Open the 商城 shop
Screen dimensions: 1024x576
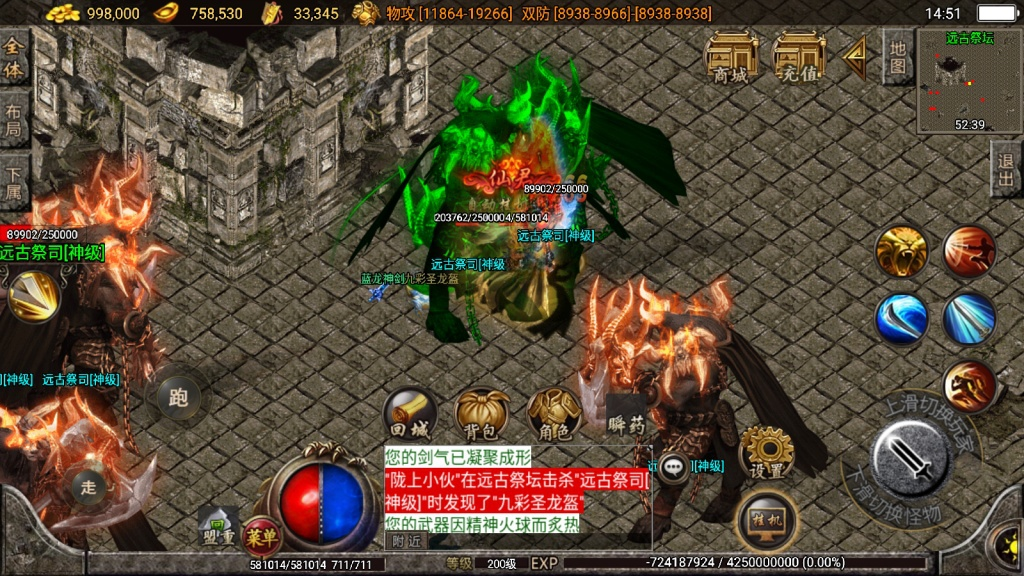coord(731,56)
